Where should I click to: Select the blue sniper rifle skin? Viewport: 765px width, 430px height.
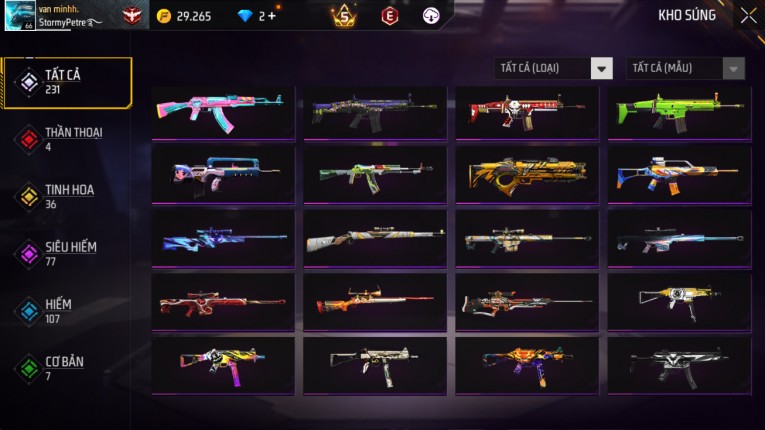coord(223,238)
